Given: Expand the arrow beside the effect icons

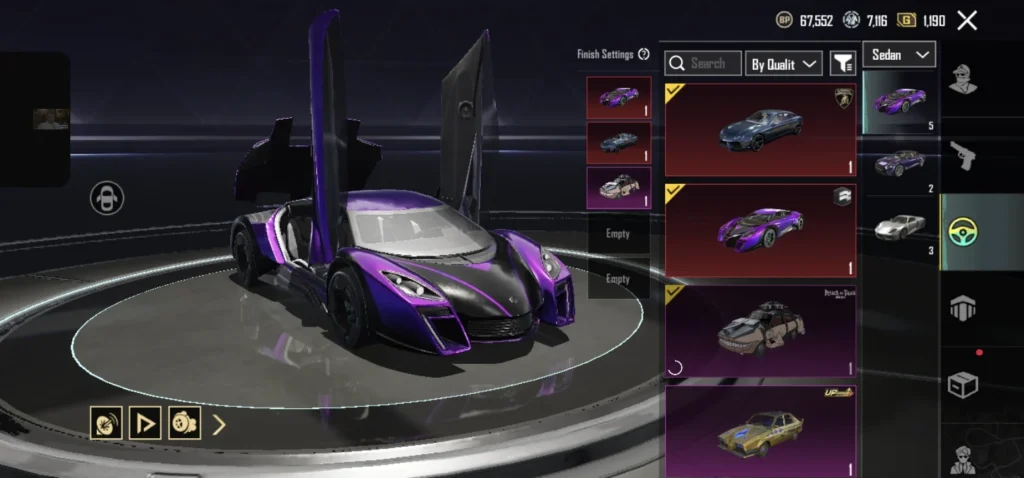Looking at the screenshot, I should [219, 424].
